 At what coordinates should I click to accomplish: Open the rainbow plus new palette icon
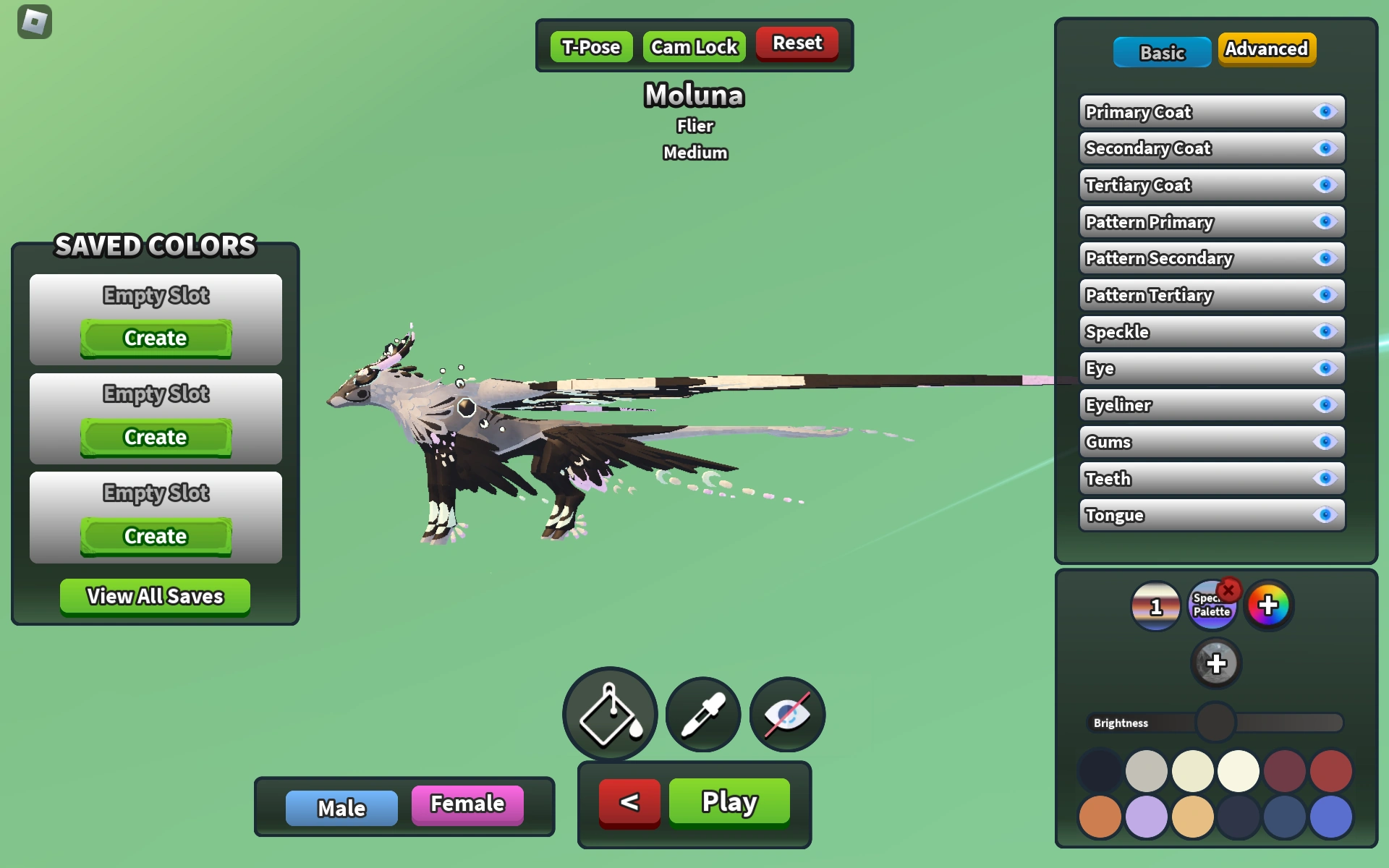(1270, 605)
